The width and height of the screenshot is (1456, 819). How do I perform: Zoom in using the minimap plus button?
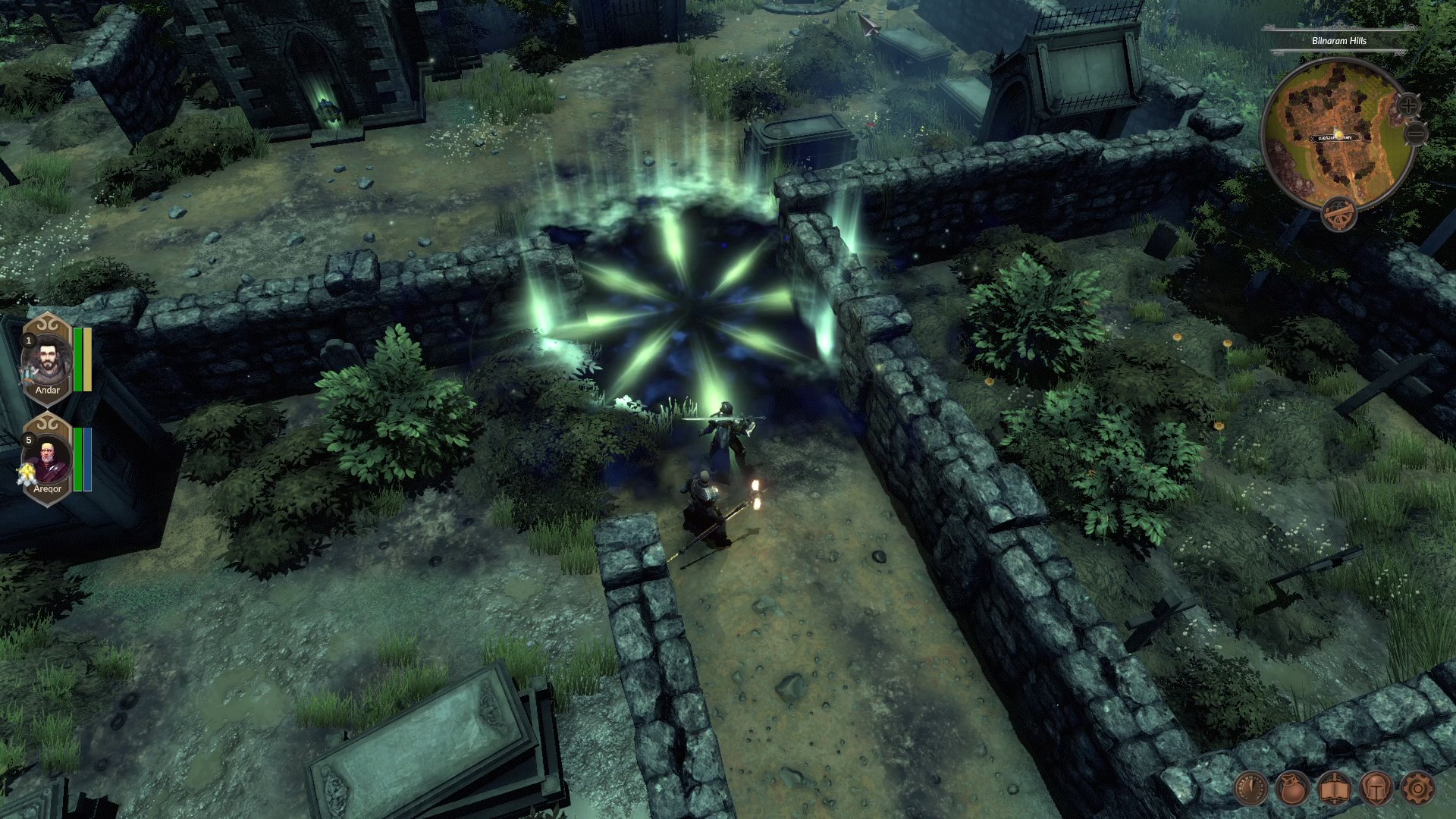pyautogui.click(x=1408, y=104)
